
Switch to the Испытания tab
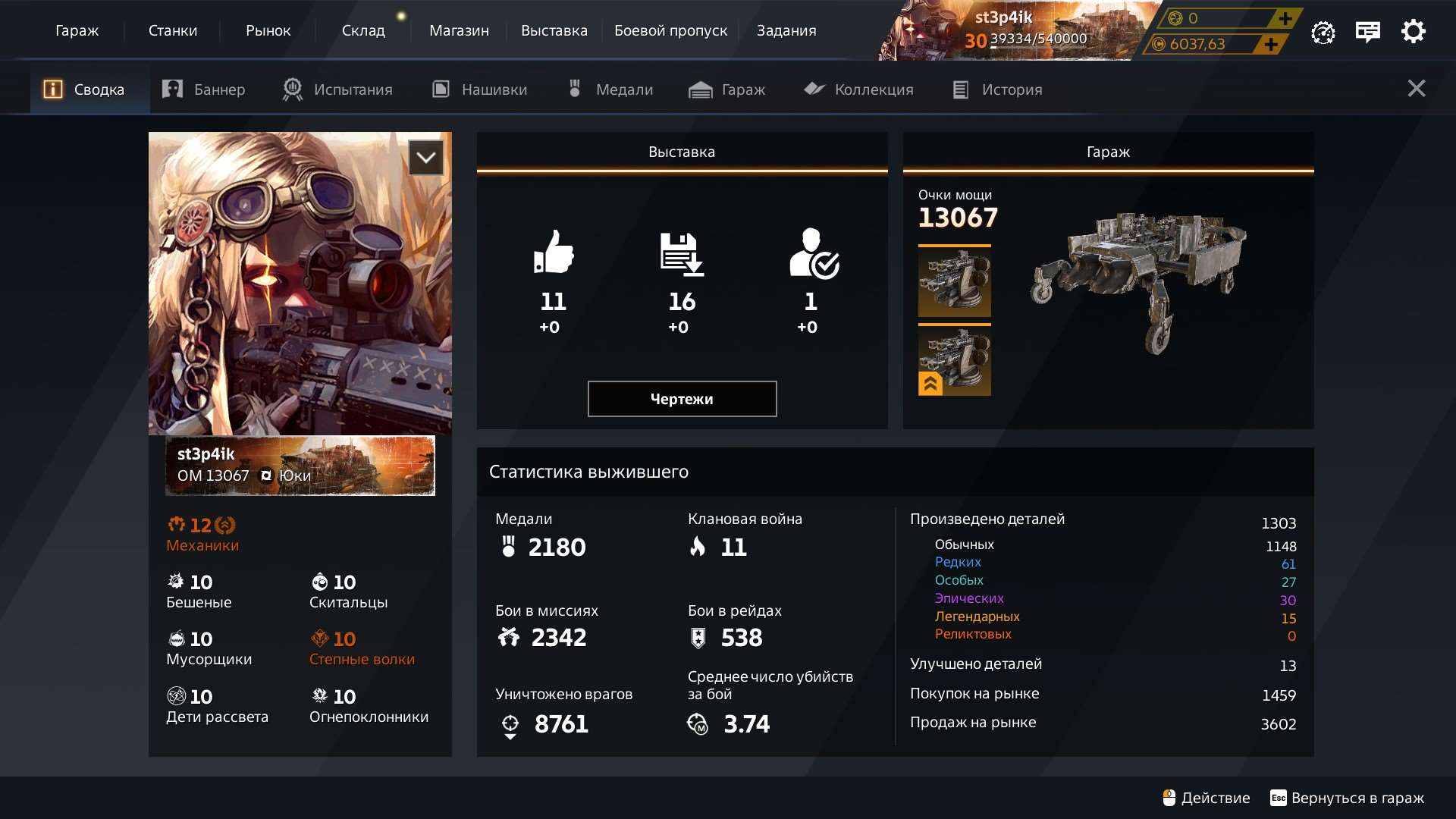pyautogui.click(x=337, y=89)
